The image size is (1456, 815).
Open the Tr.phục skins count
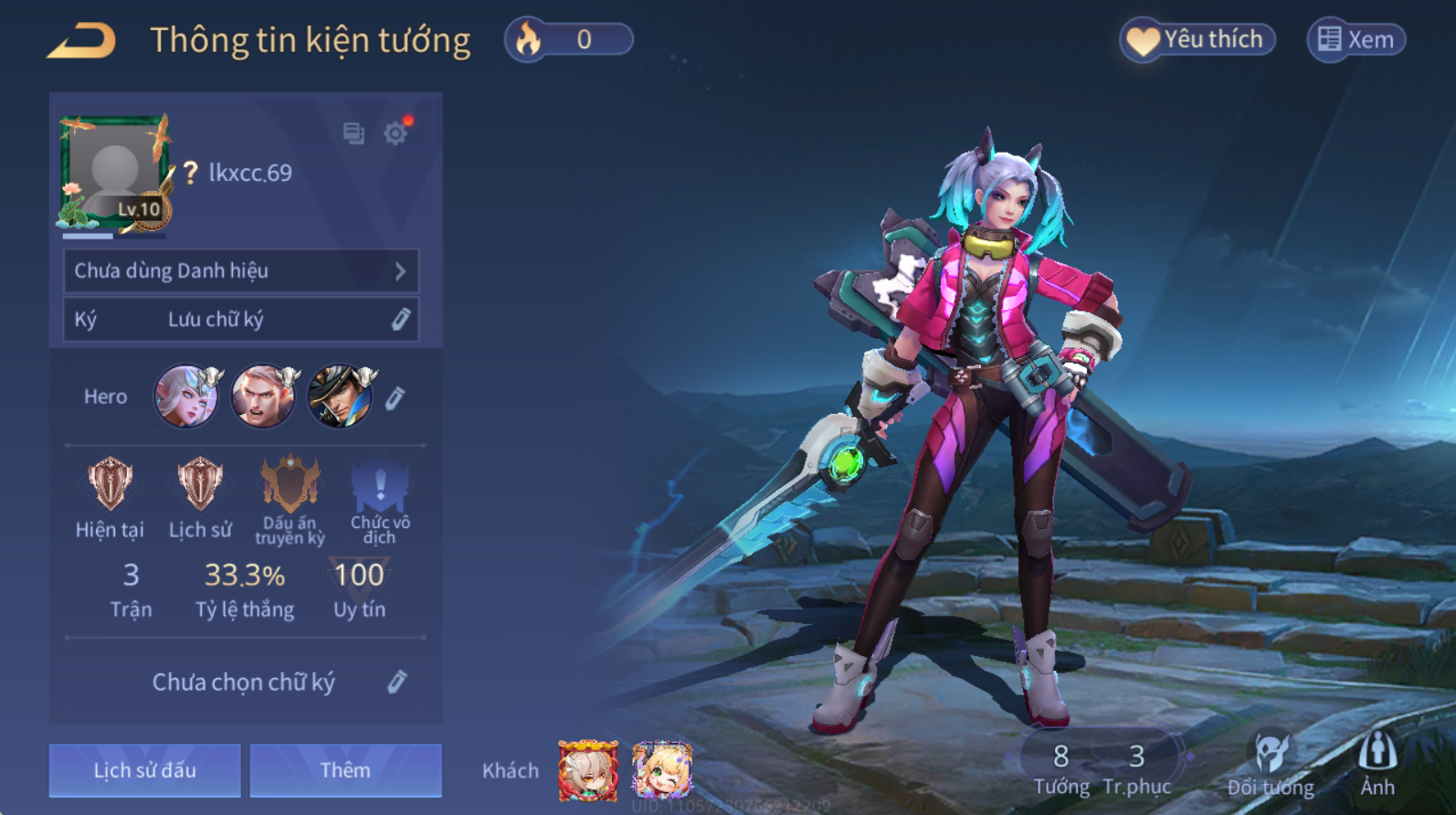click(x=1136, y=768)
